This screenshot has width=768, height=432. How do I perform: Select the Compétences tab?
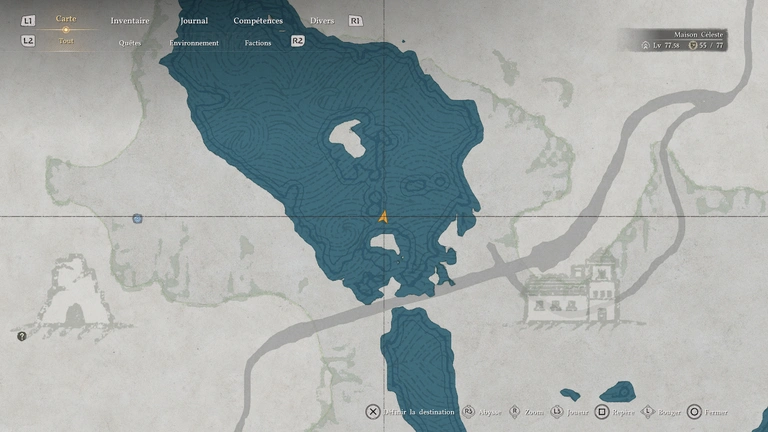click(x=258, y=20)
